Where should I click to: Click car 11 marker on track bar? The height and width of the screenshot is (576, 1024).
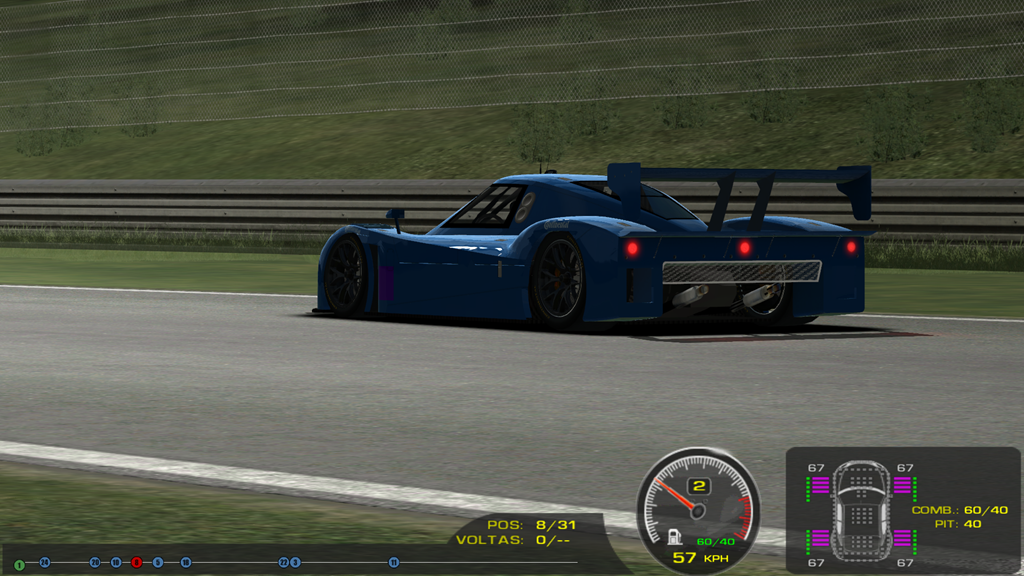click(394, 562)
